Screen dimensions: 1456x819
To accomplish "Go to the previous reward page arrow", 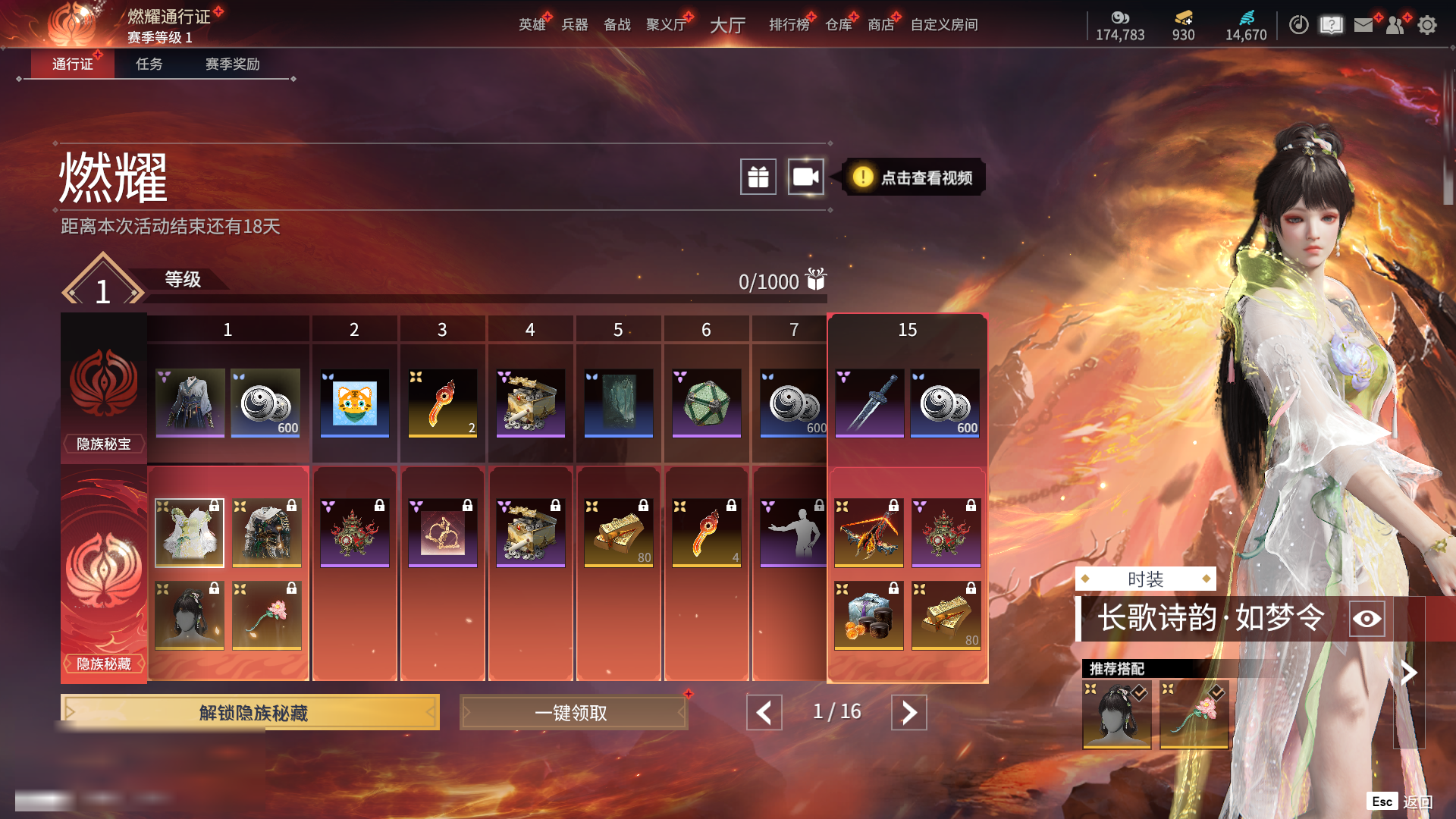I will (764, 713).
